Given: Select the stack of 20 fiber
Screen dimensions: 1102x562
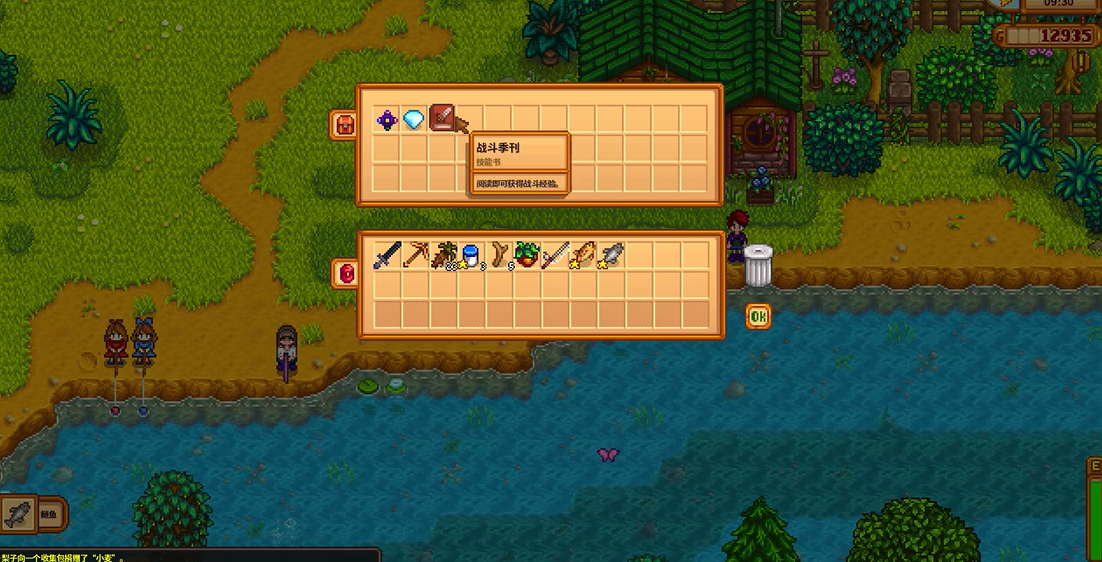Looking at the screenshot, I should pos(443,256).
